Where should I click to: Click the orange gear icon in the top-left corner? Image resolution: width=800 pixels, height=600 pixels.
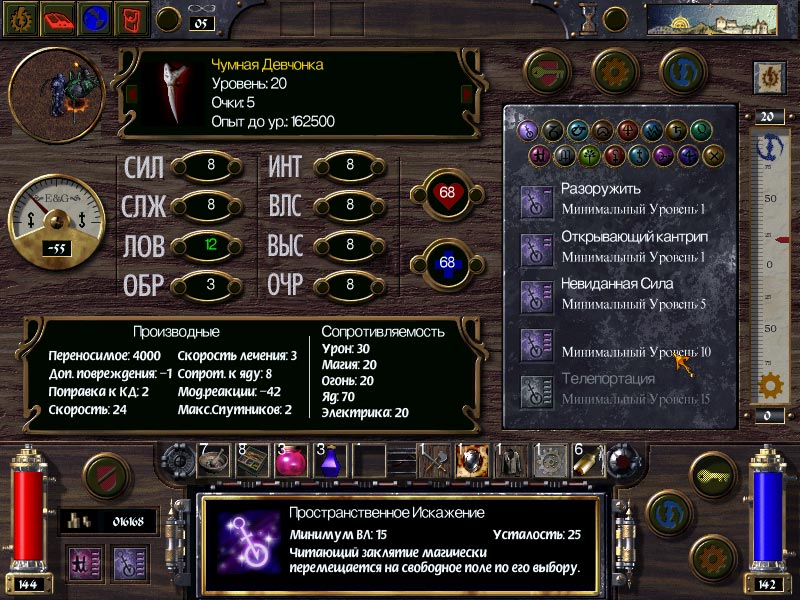(22, 16)
